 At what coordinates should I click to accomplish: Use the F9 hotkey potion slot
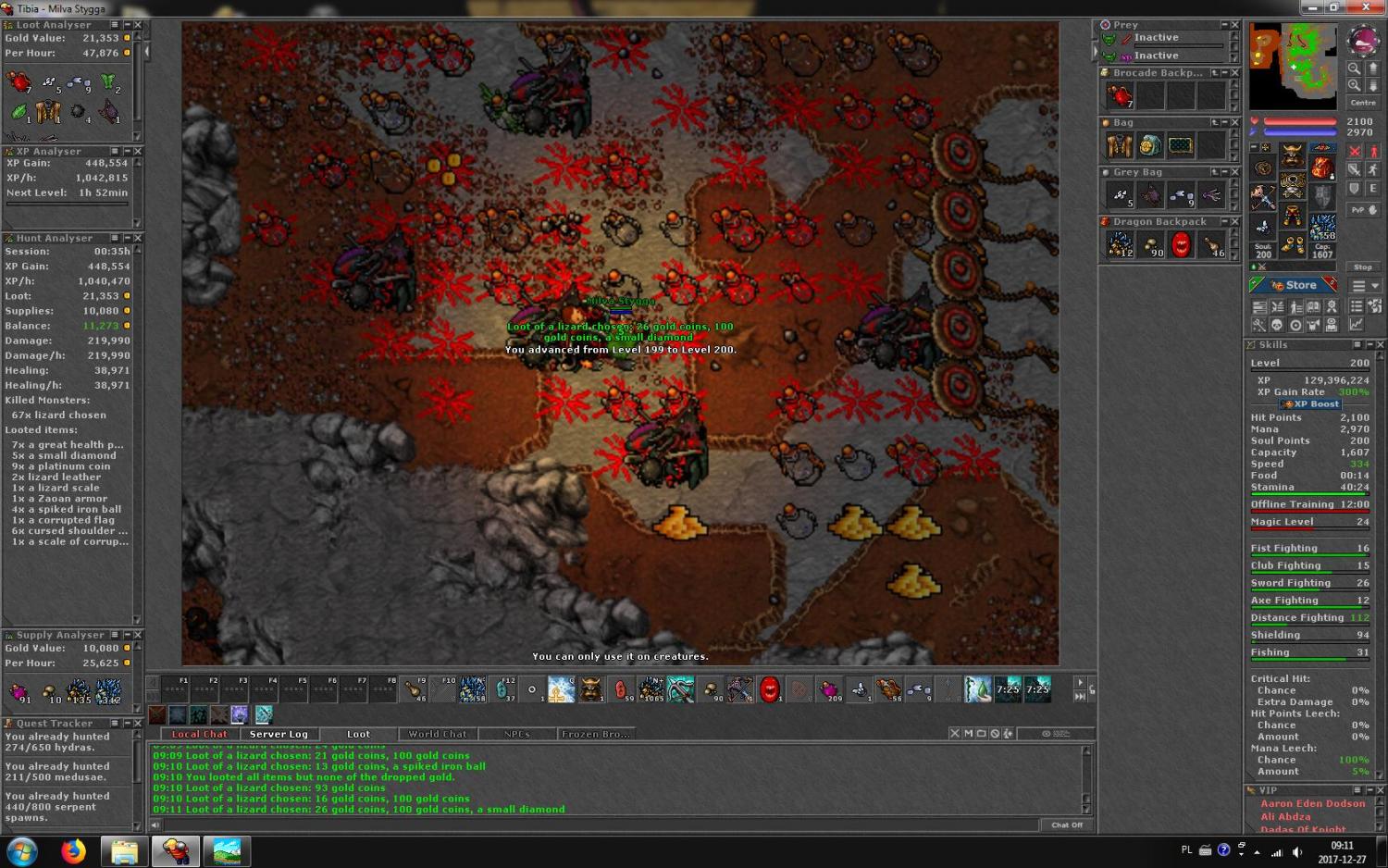click(413, 689)
